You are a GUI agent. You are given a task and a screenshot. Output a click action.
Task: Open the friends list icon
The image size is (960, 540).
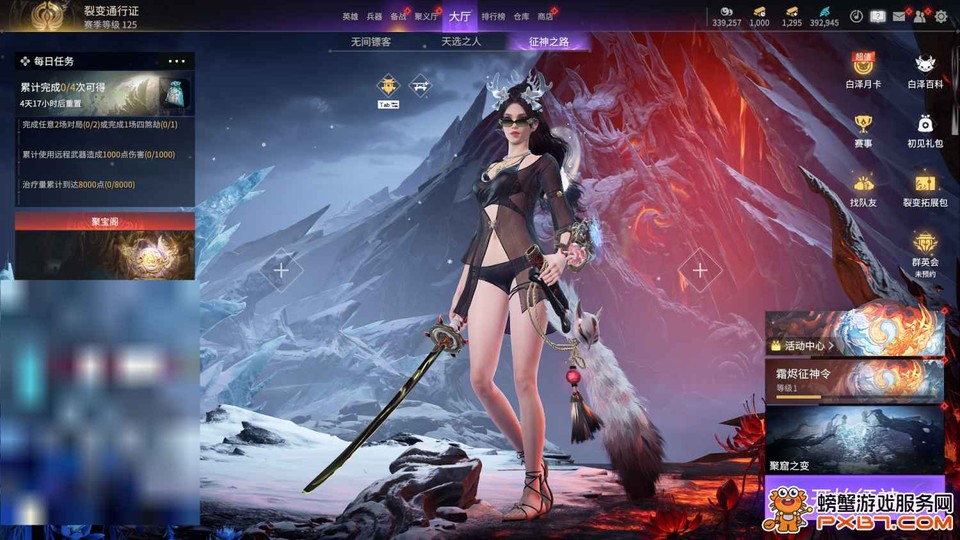coord(919,16)
